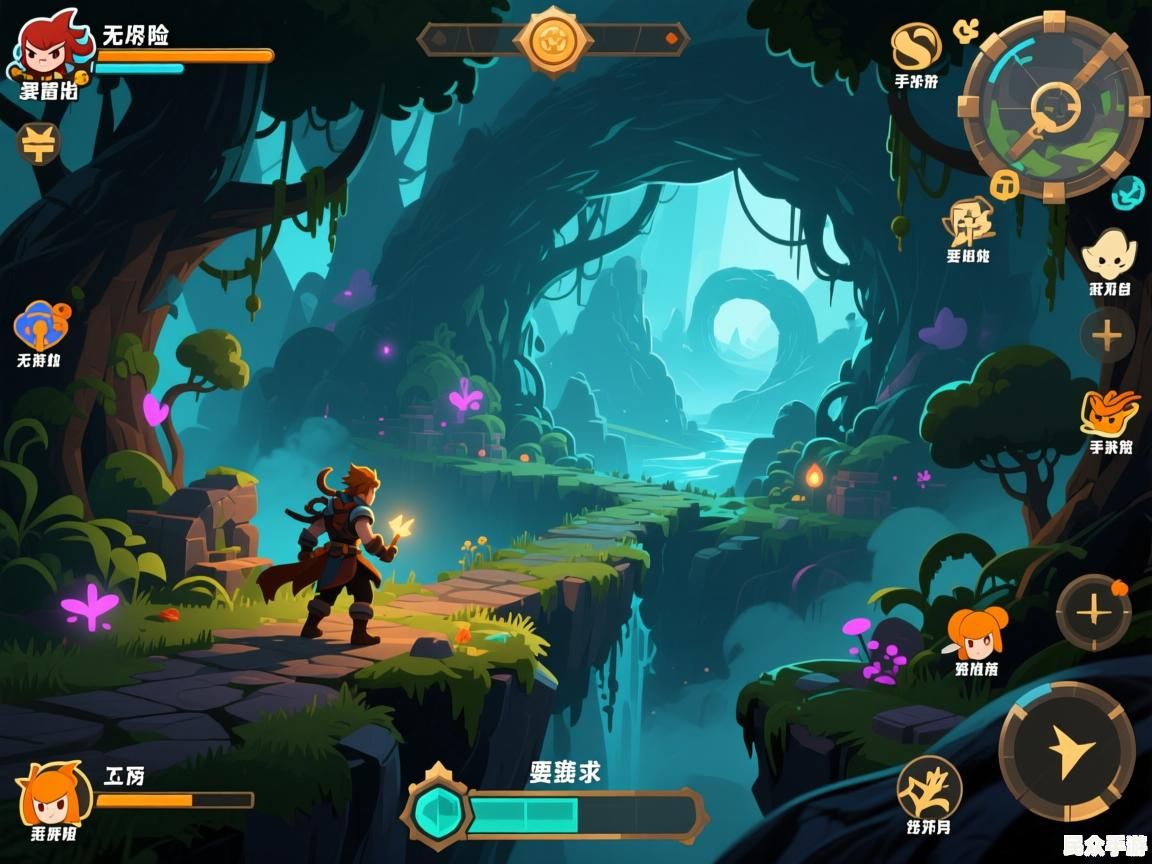Image resolution: width=1152 pixels, height=864 pixels.
Task: Use the golden branch skill icon
Action: pyautogui.click(x=929, y=786)
